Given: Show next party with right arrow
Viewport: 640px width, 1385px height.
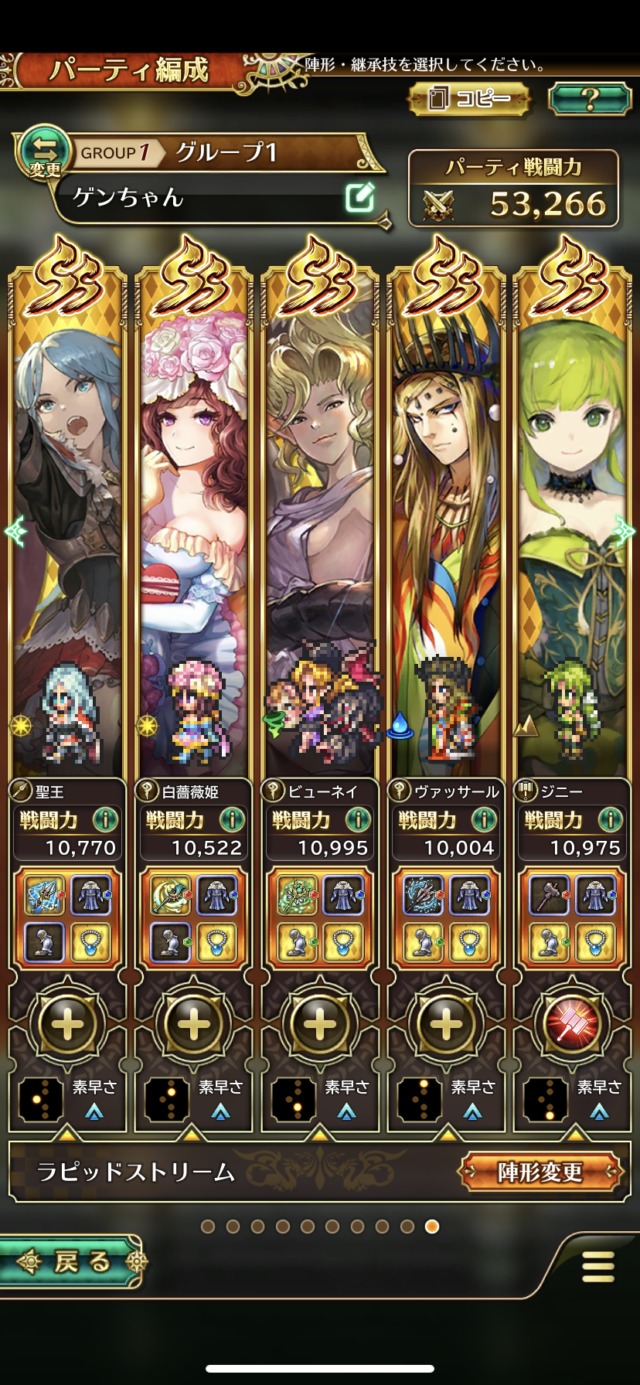Looking at the screenshot, I should [x=625, y=531].
